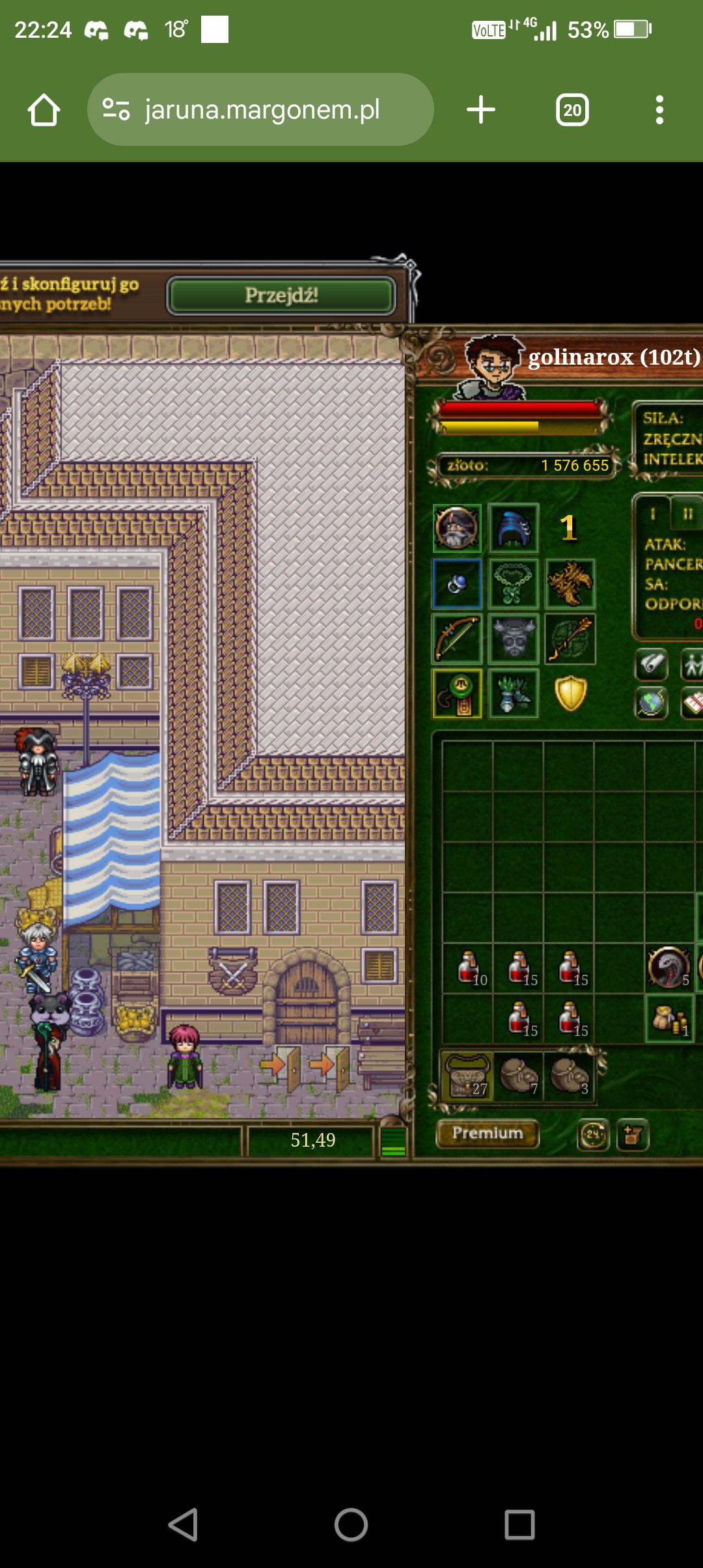This screenshot has height=1568, width=703.
Task: Select the gold sack item
Action: (x=669, y=1018)
